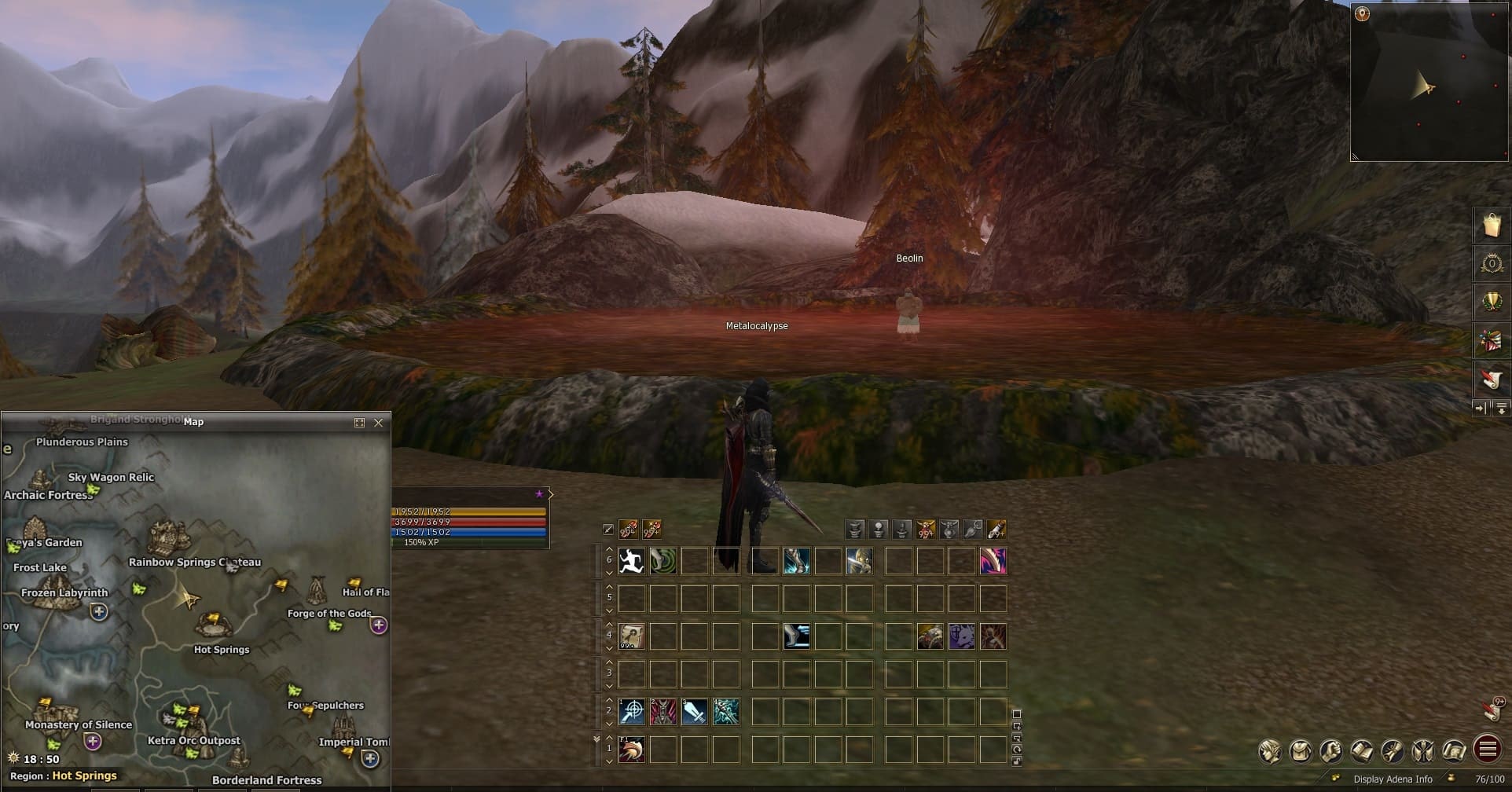Screen dimensions: 1512x792
Task: Use the purple shield wolf skill
Action: (961, 636)
